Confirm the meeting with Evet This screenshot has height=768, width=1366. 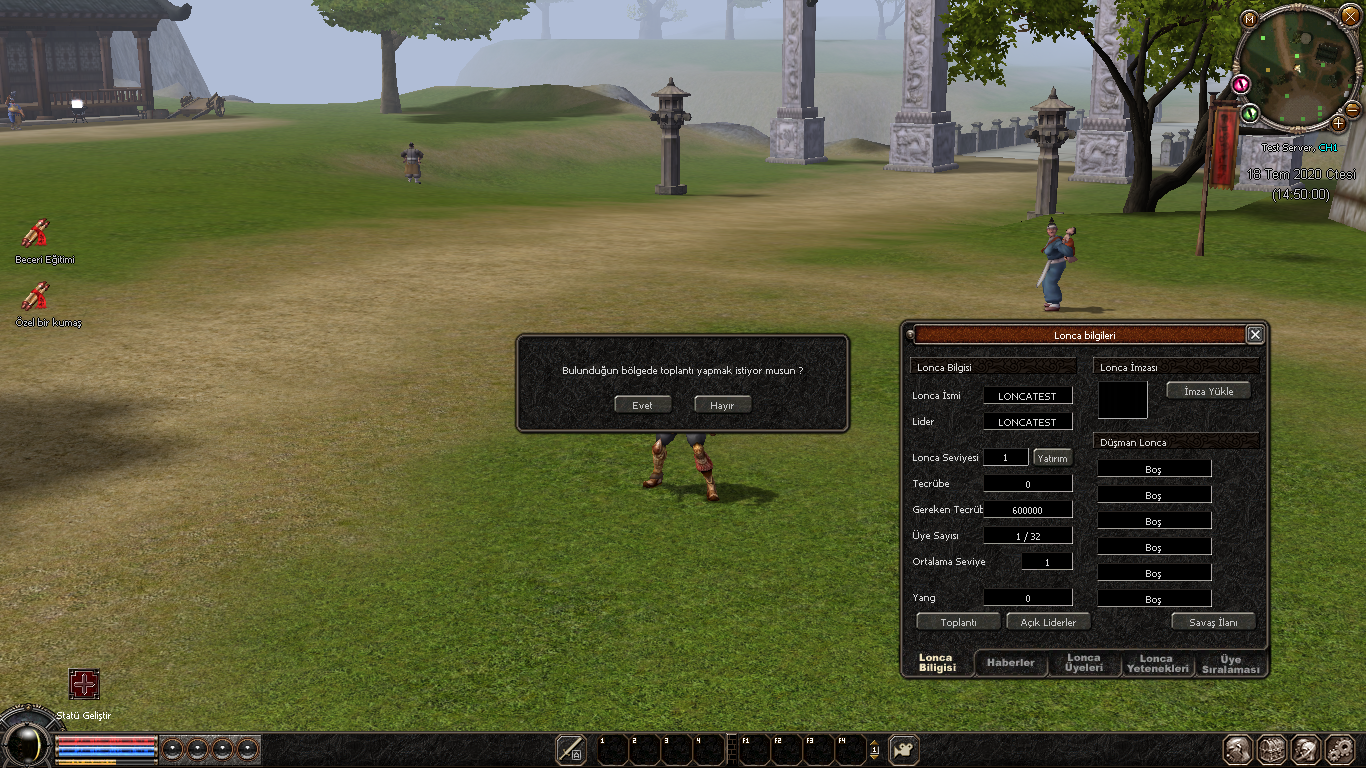coord(642,405)
